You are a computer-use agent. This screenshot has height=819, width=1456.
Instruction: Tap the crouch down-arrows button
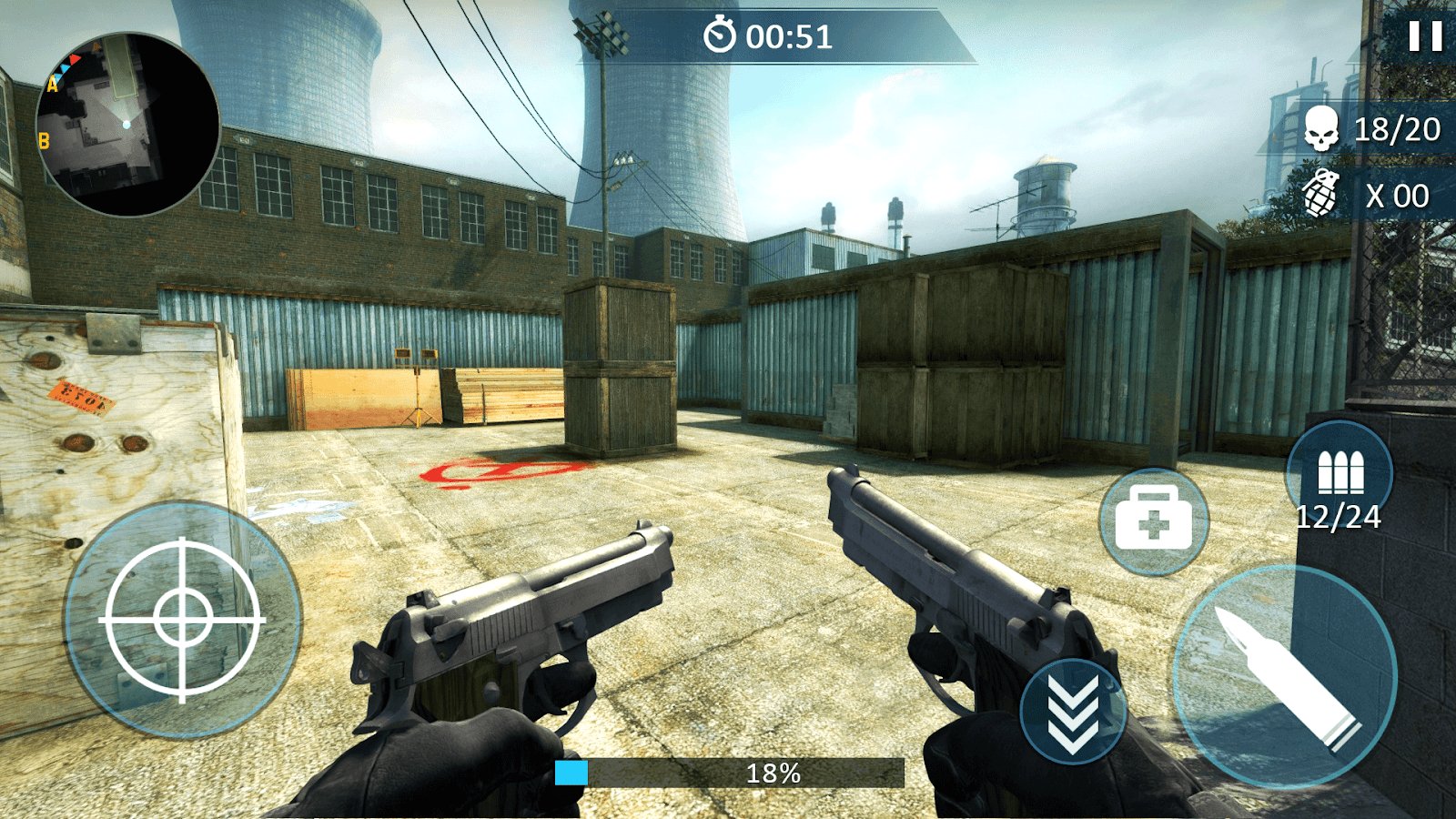pos(1073,713)
